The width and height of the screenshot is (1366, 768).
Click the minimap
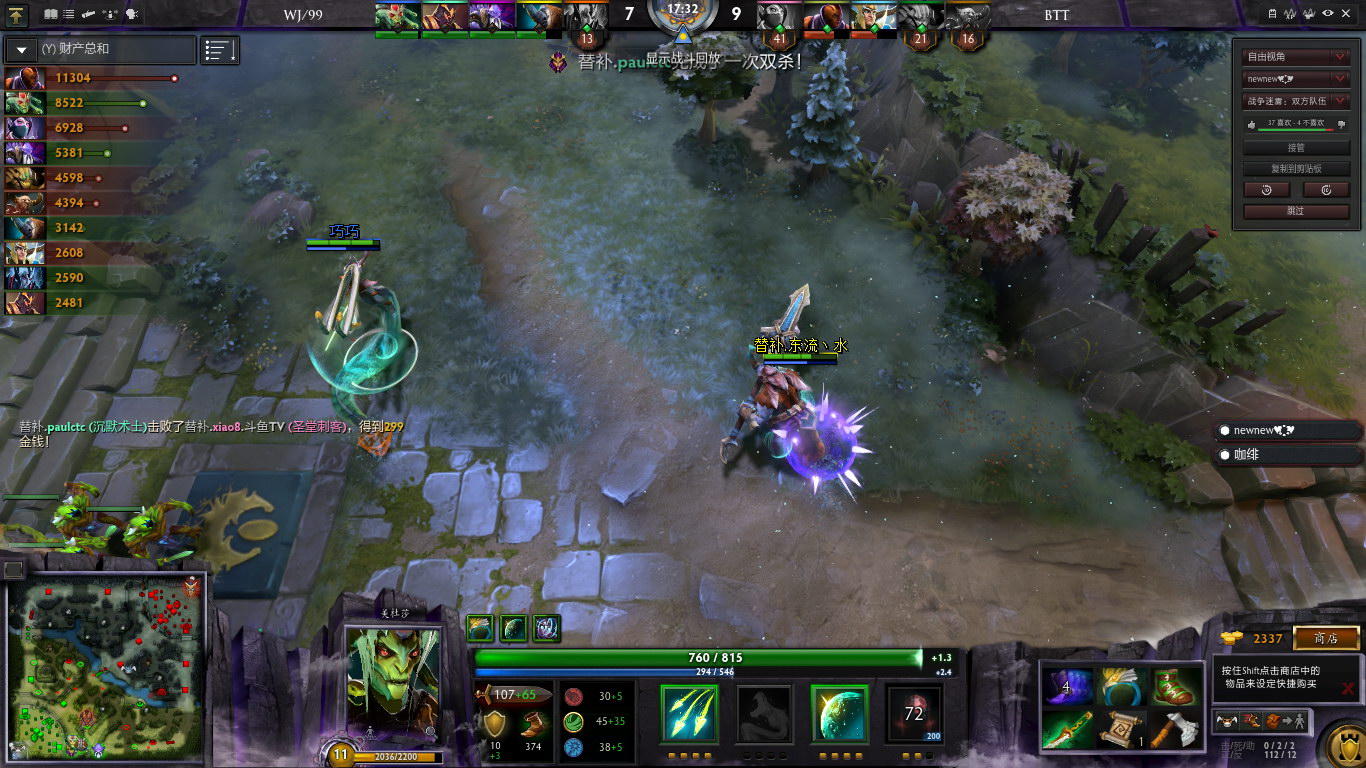coord(105,667)
